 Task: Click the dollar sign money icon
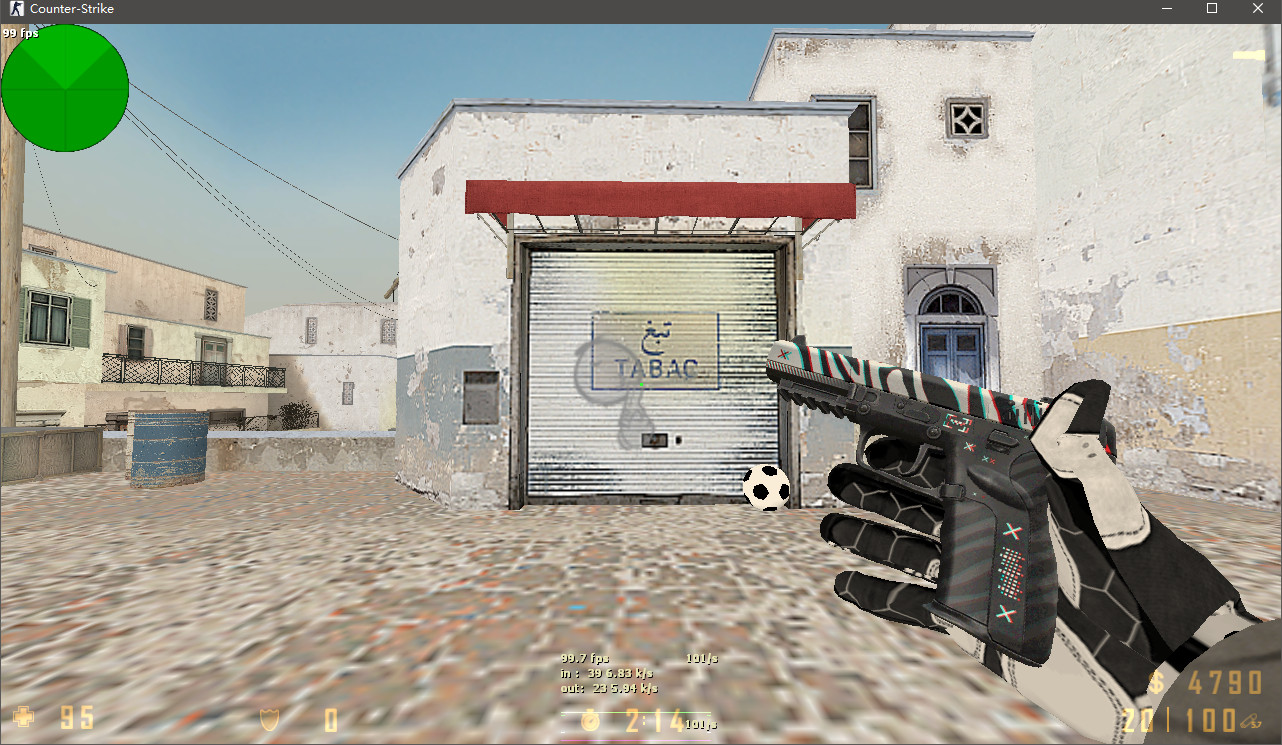(x=1158, y=684)
